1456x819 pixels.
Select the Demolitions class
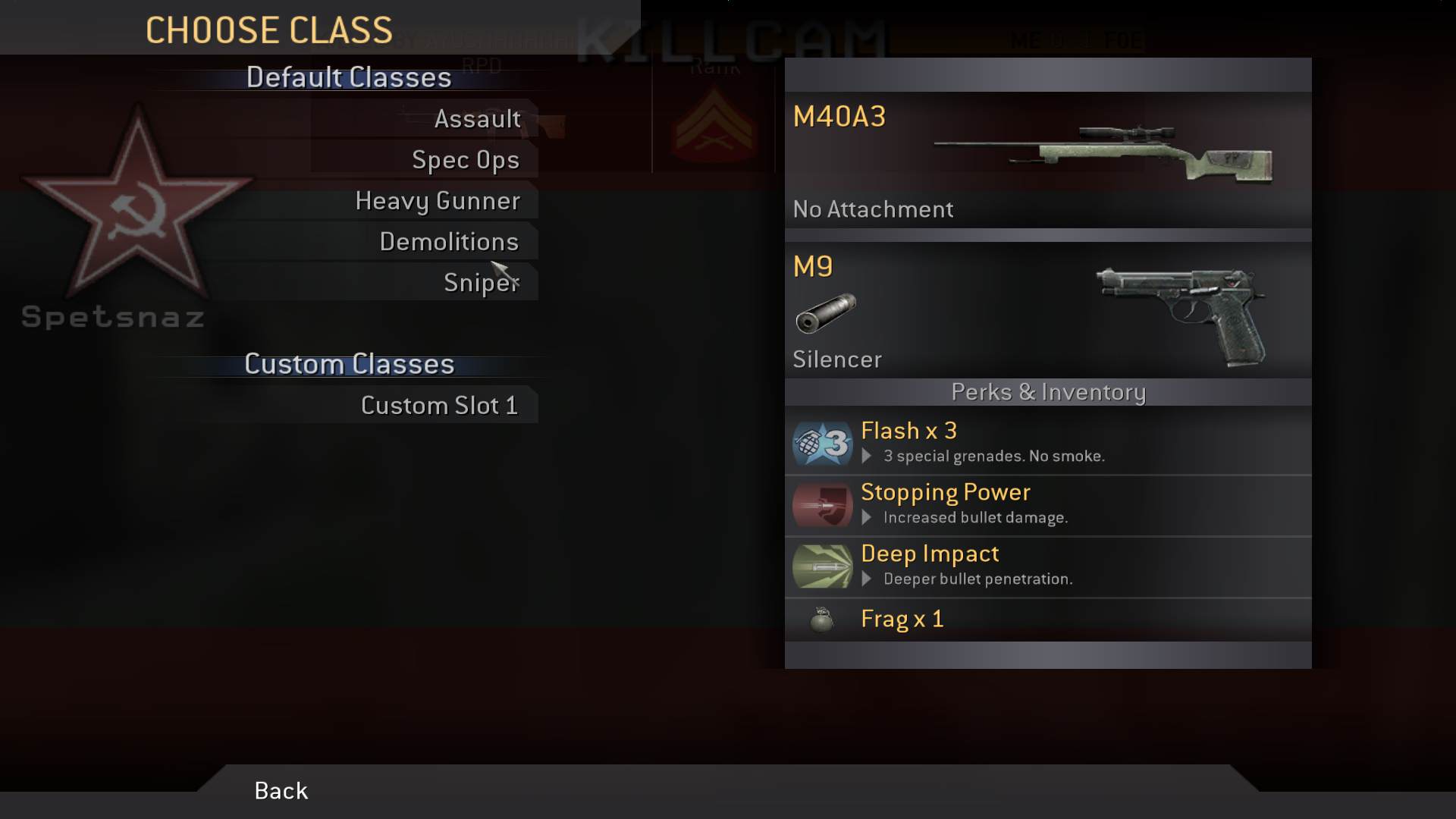click(449, 242)
